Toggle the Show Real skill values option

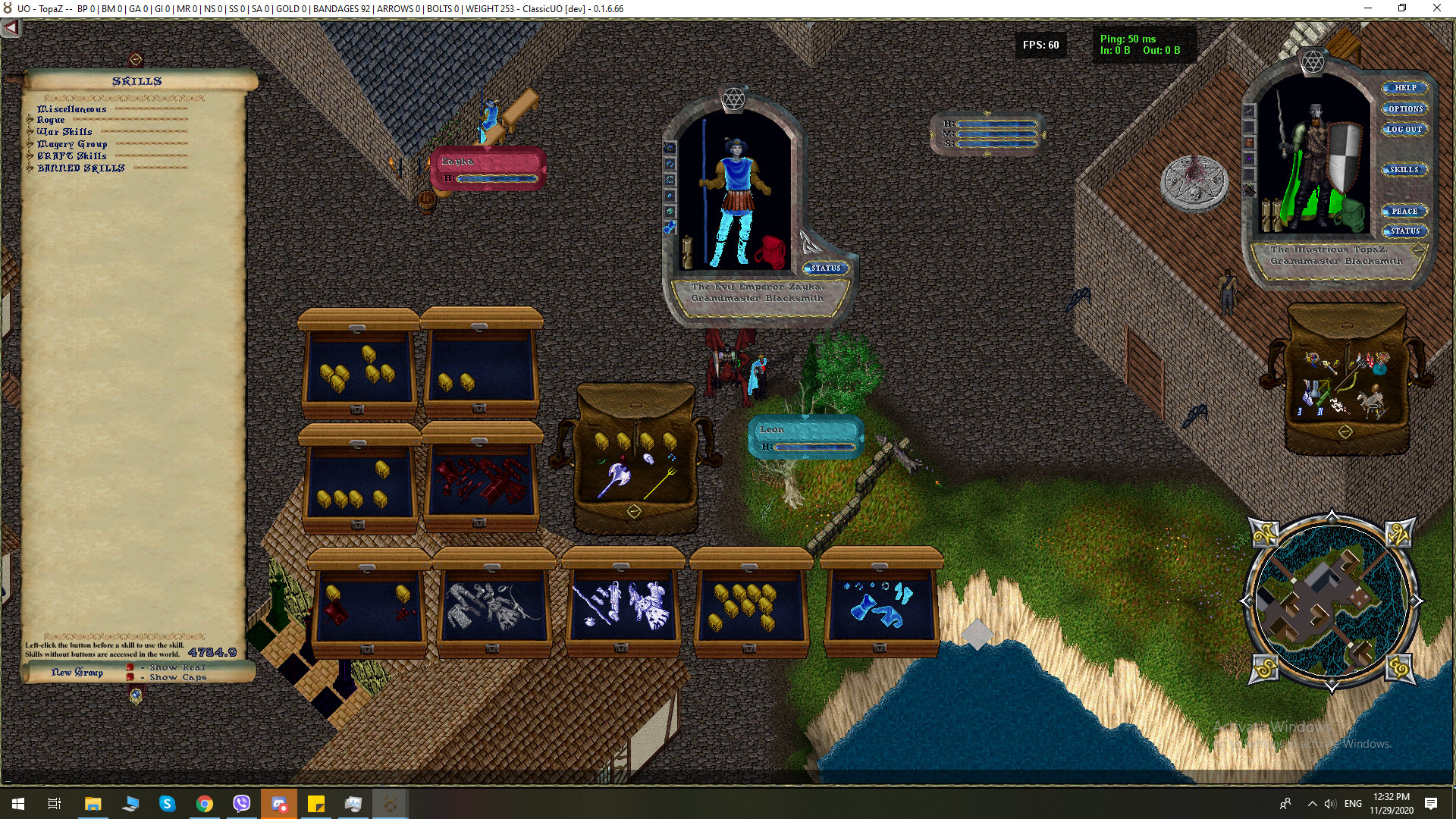(x=130, y=667)
